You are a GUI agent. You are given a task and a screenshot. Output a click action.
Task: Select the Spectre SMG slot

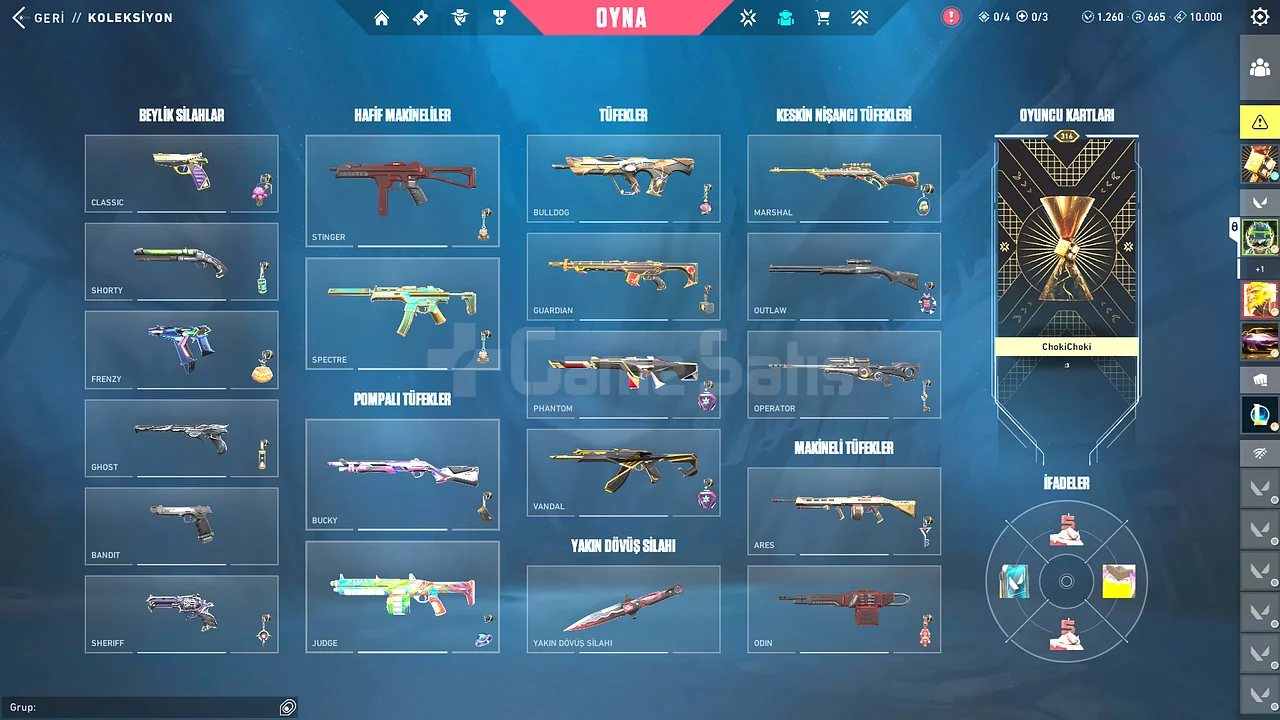pos(402,313)
